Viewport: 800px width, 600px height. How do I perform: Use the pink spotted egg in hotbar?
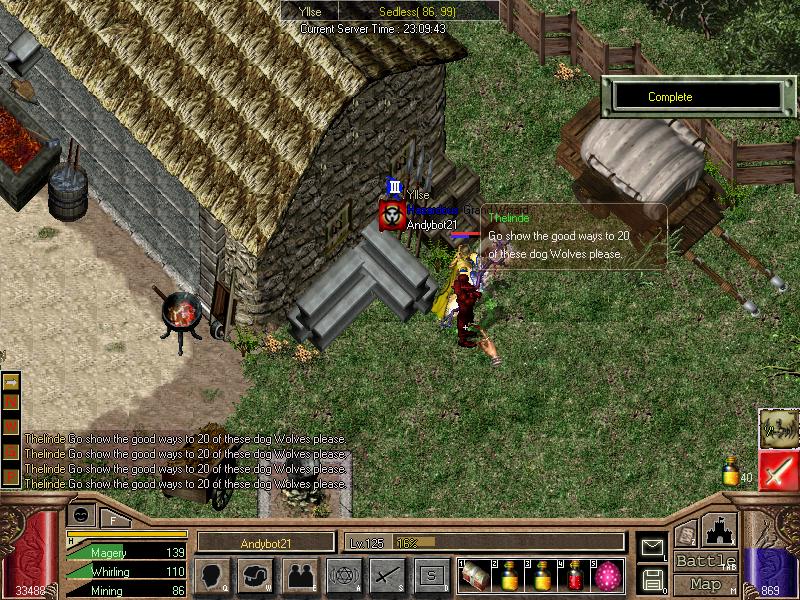click(x=607, y=576)
